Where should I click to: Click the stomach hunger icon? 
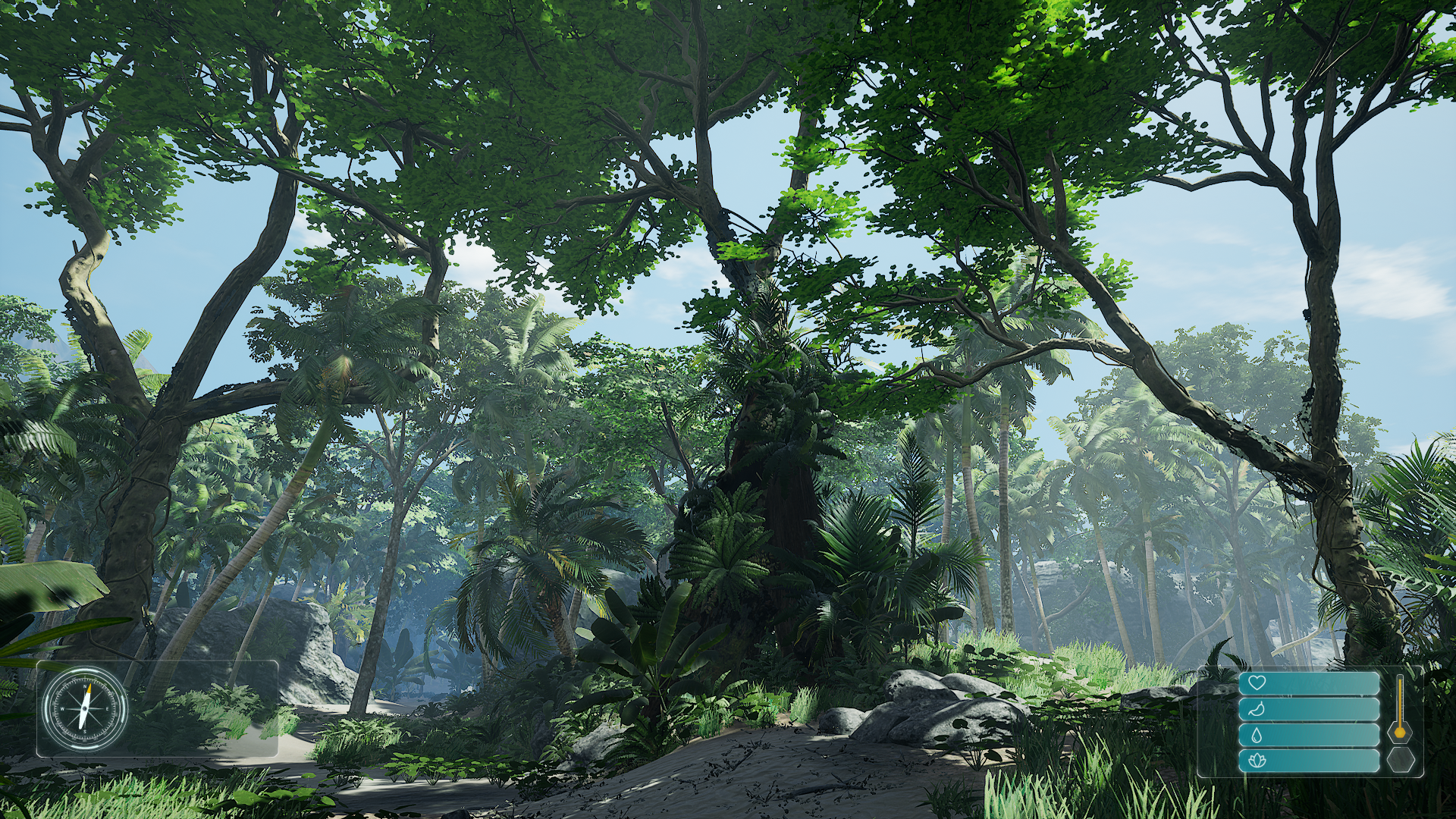[x=1257, y=709]
